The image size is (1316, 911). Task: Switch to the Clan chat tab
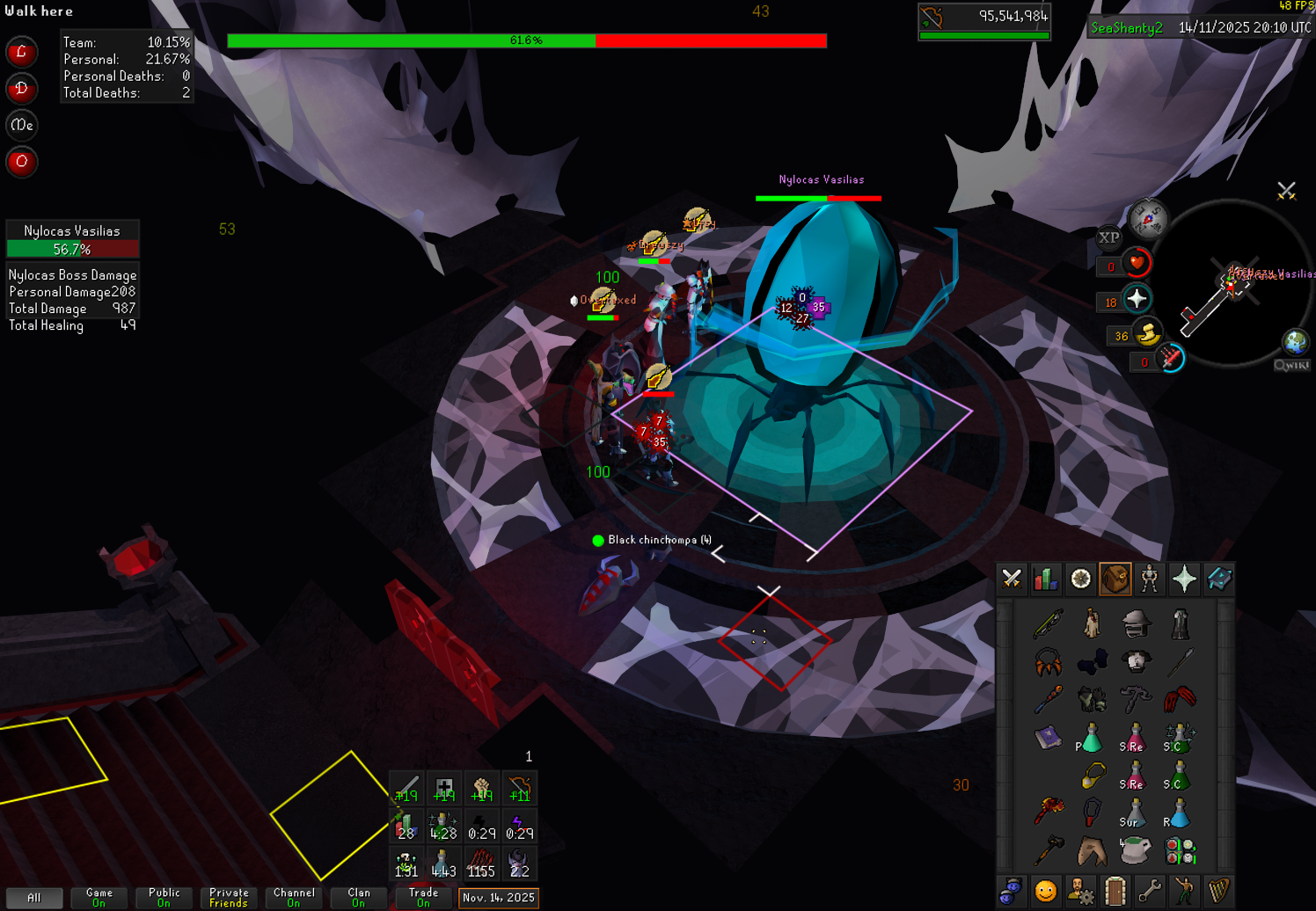[359, 897]
